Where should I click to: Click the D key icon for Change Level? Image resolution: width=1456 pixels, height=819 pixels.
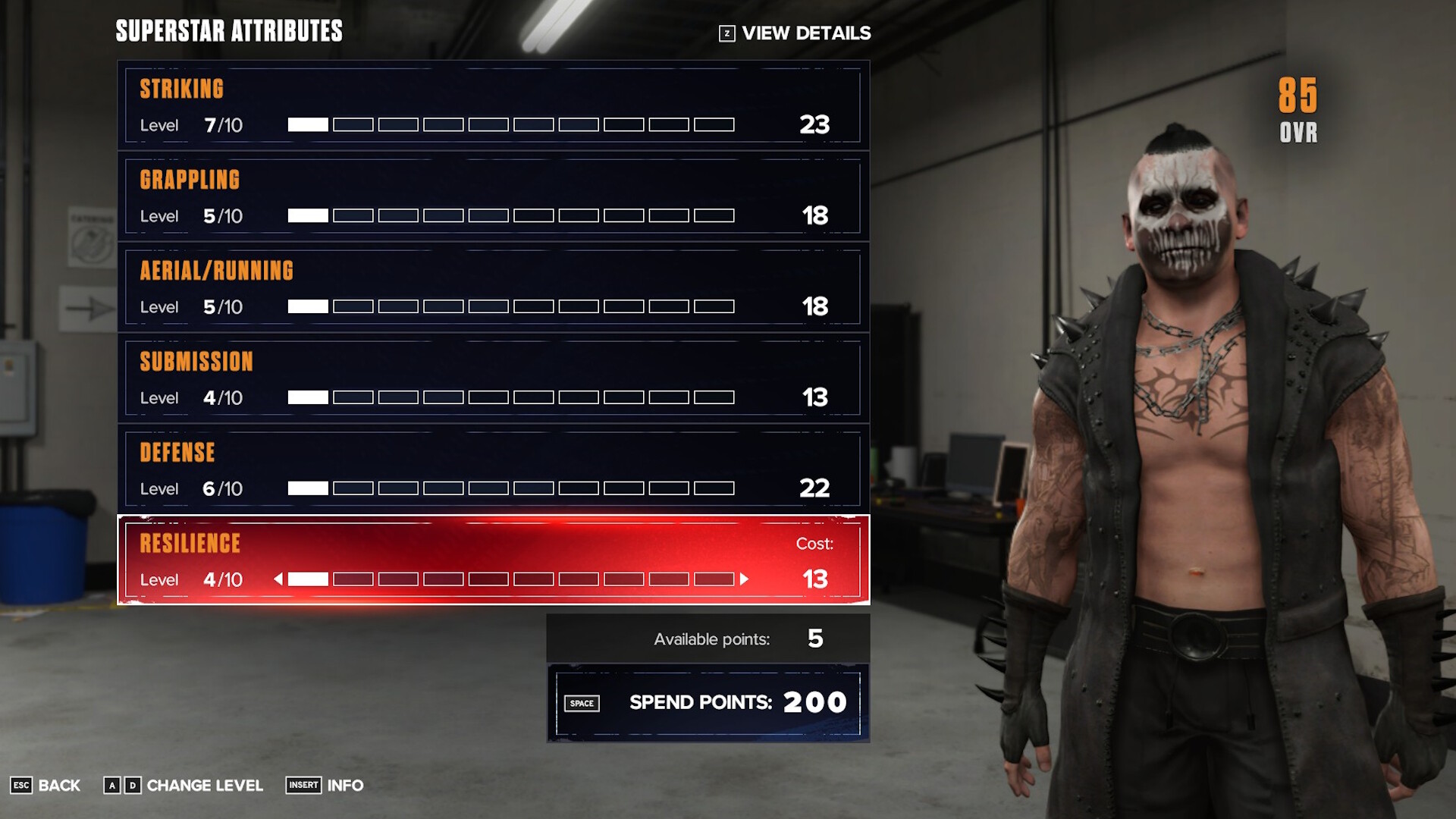(134, 786)
